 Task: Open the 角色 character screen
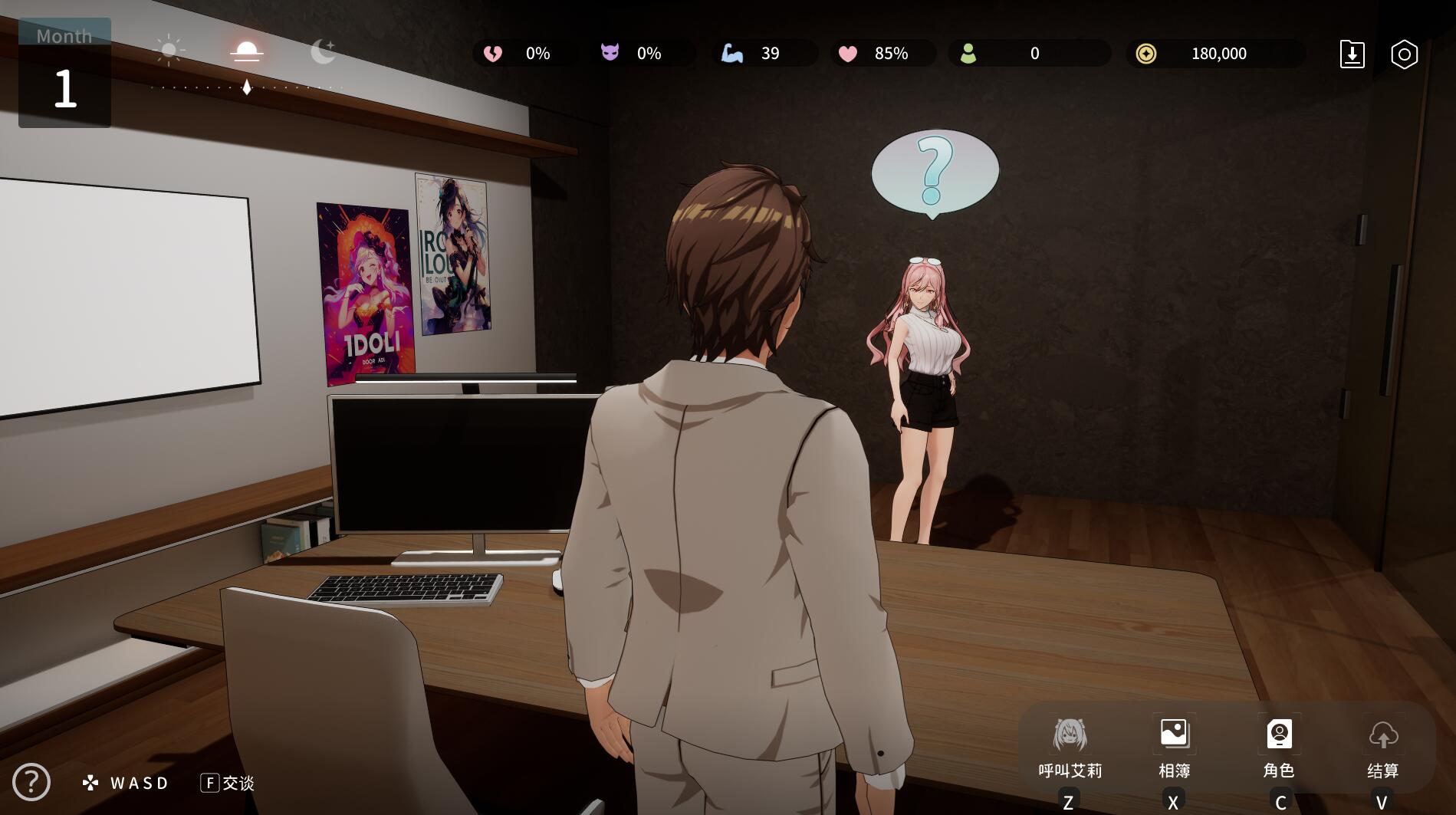1279,748
